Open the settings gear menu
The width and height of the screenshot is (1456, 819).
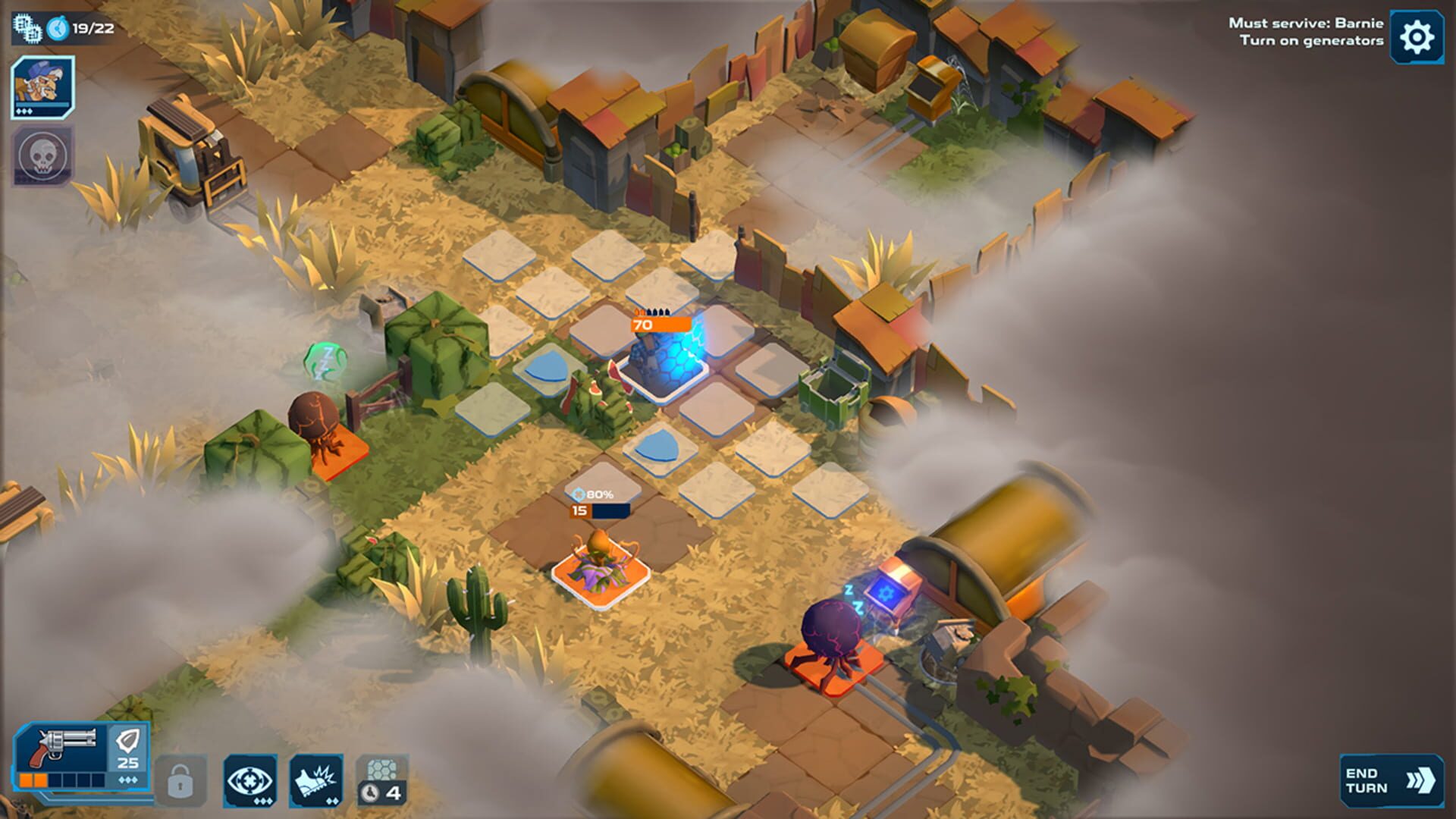1420,34
